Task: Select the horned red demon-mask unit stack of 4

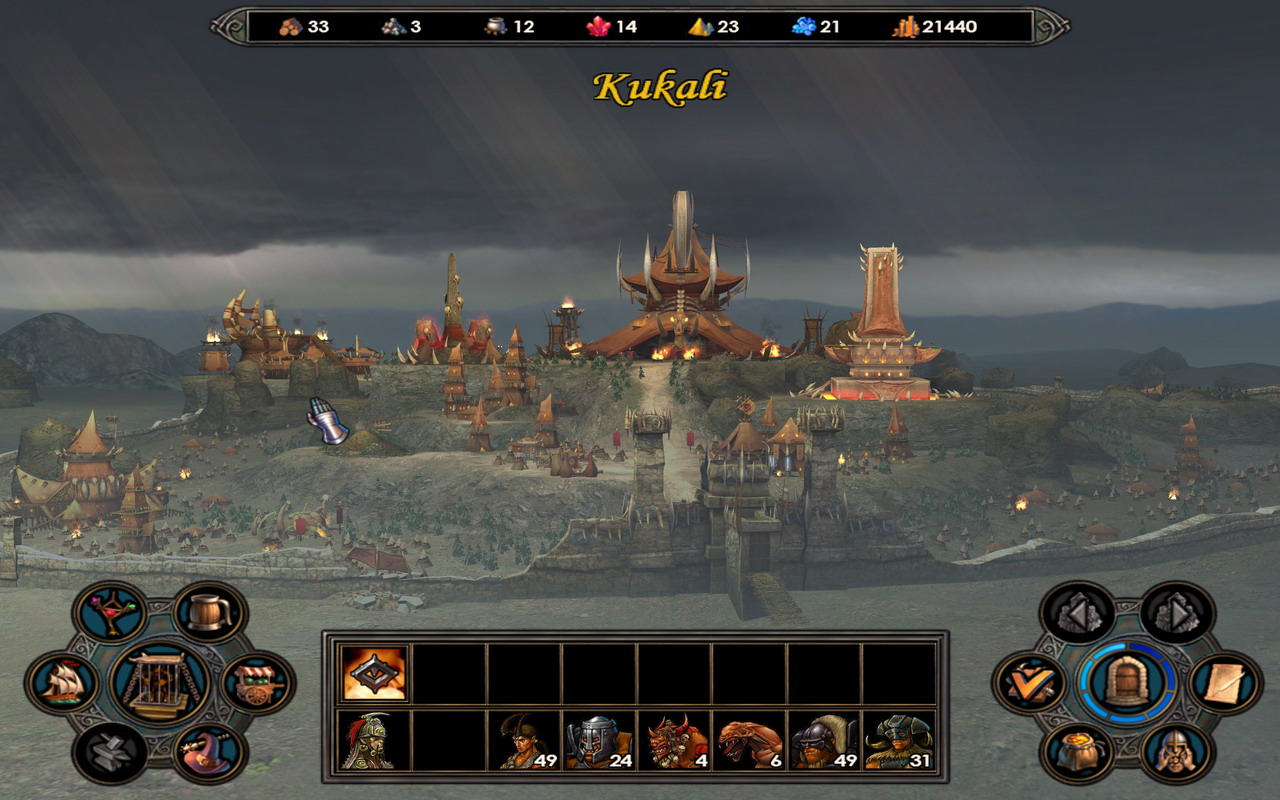Action: coord(672,741)
